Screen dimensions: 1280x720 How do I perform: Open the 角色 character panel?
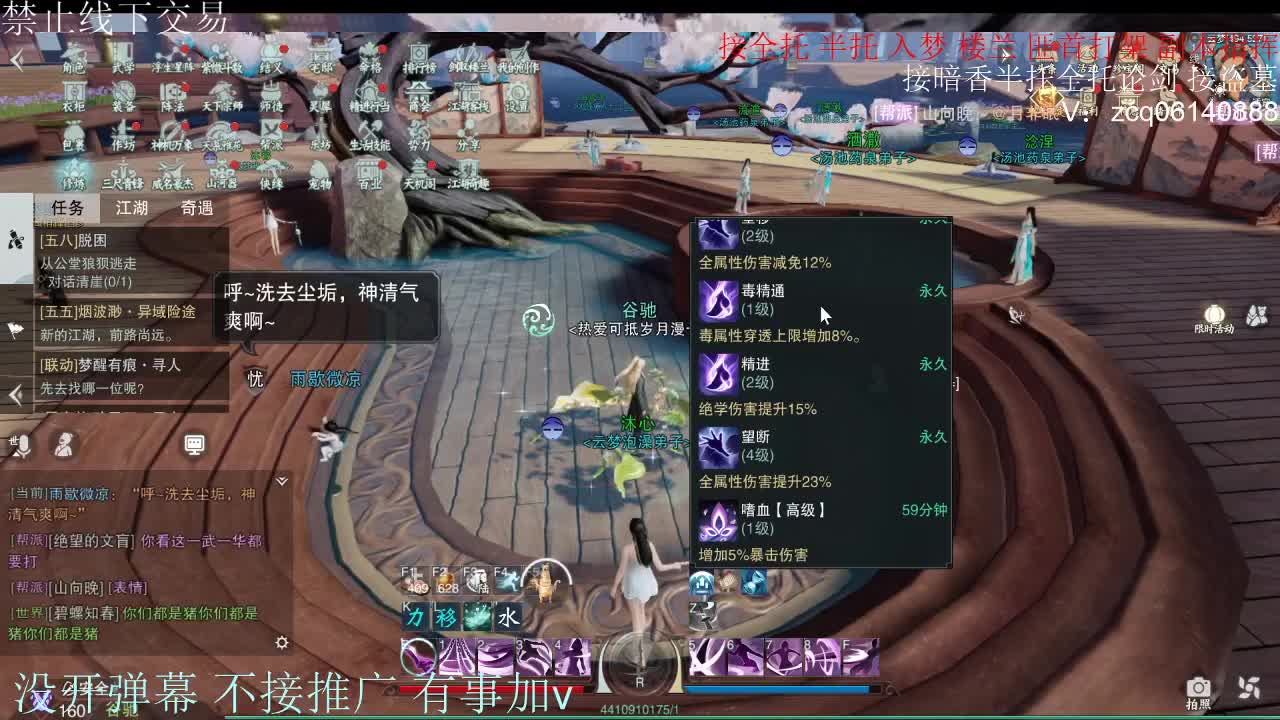point(73,58)
